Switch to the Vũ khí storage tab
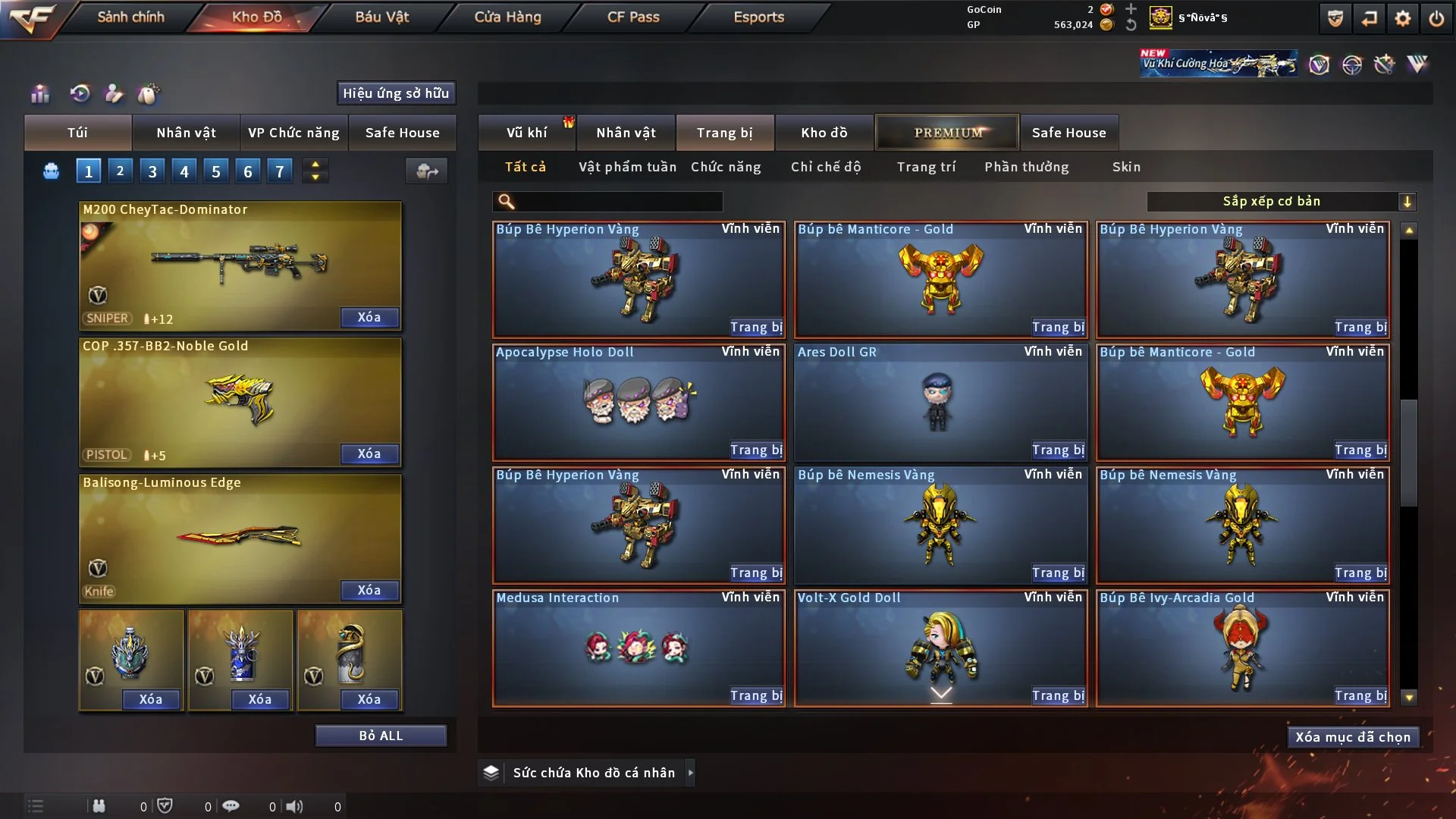Viewport: 1456px width, 819px height. coord(526,133)
